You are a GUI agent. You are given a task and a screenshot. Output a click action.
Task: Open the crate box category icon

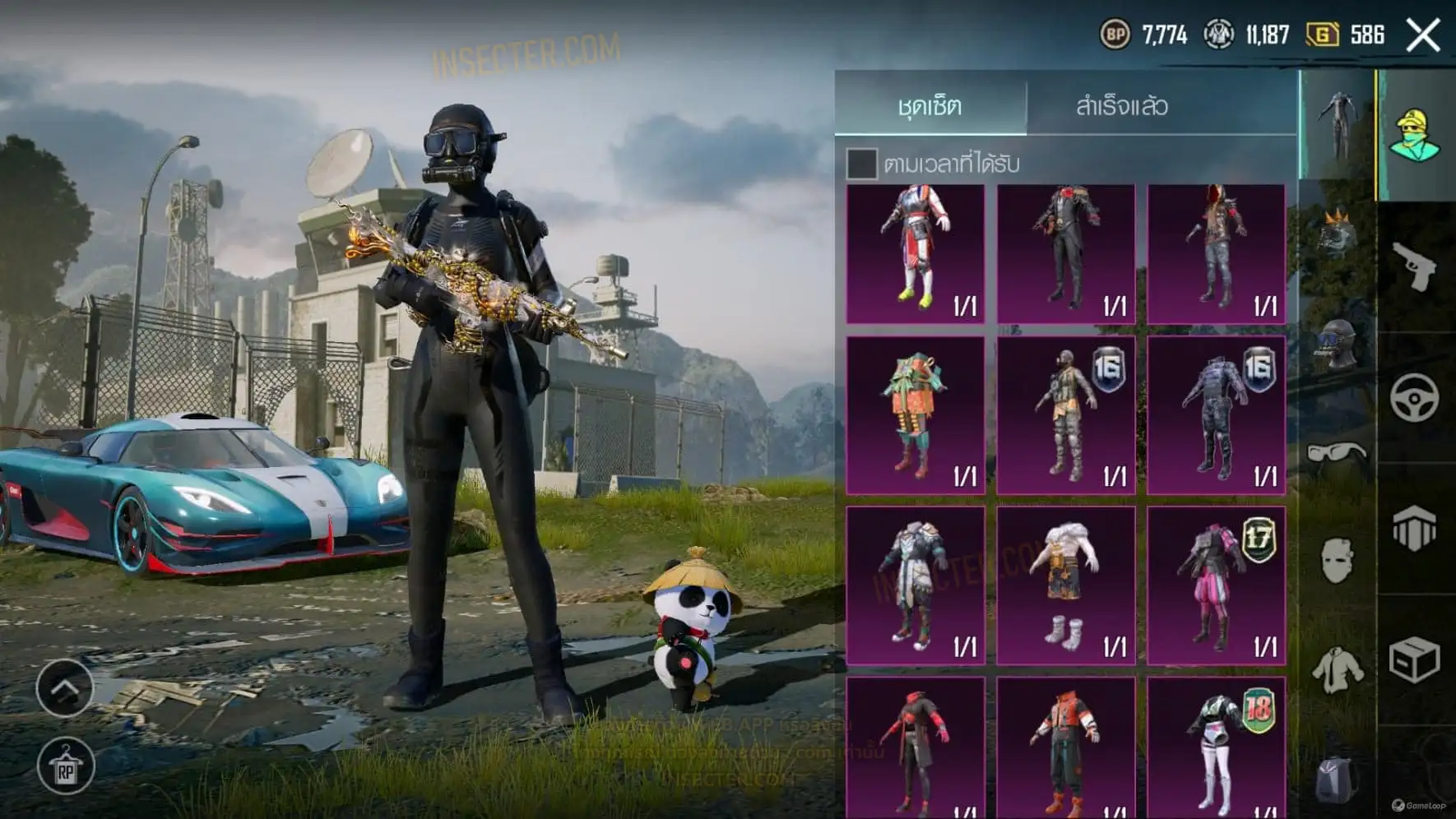(1415, 659)
